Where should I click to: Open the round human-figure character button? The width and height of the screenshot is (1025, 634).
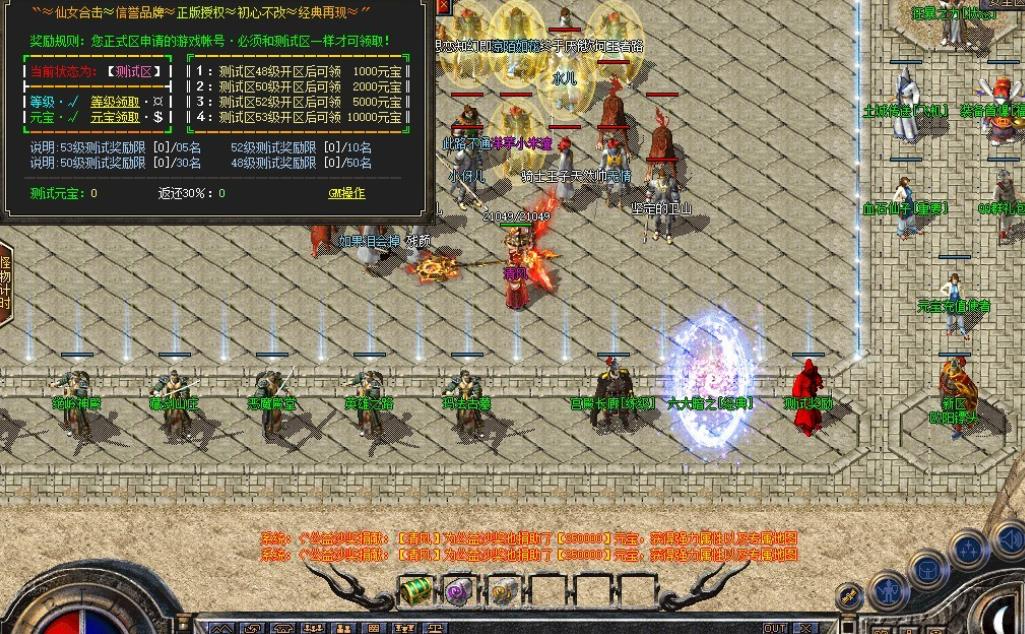click(x=887, y=590)
